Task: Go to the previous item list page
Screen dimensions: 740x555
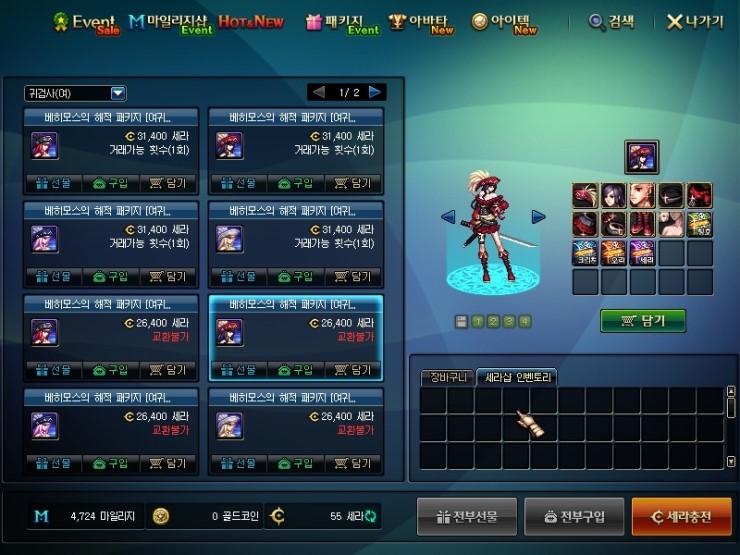Action: point(318,92)
